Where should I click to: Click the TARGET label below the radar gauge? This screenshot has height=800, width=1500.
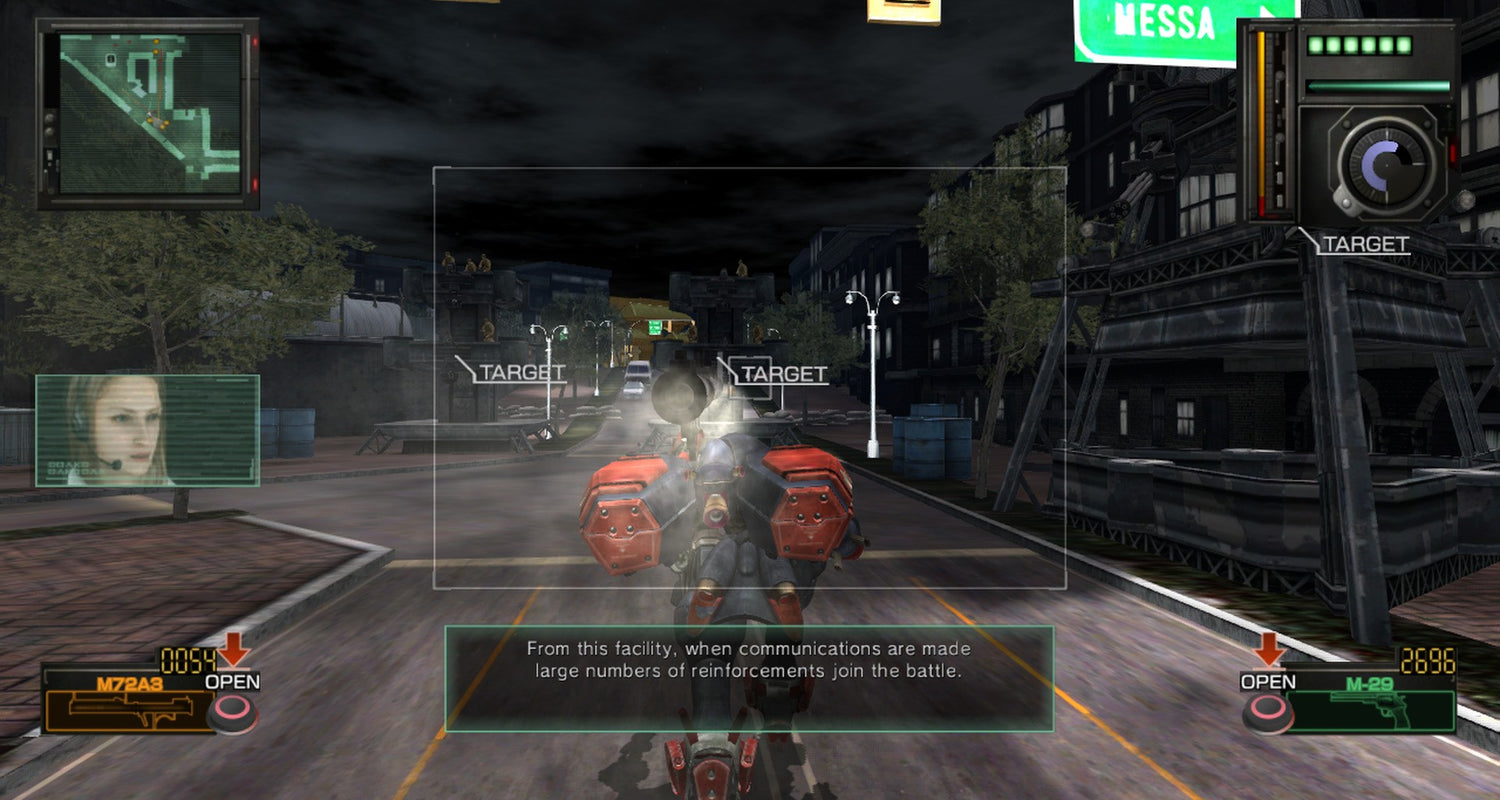point(1364,242)
